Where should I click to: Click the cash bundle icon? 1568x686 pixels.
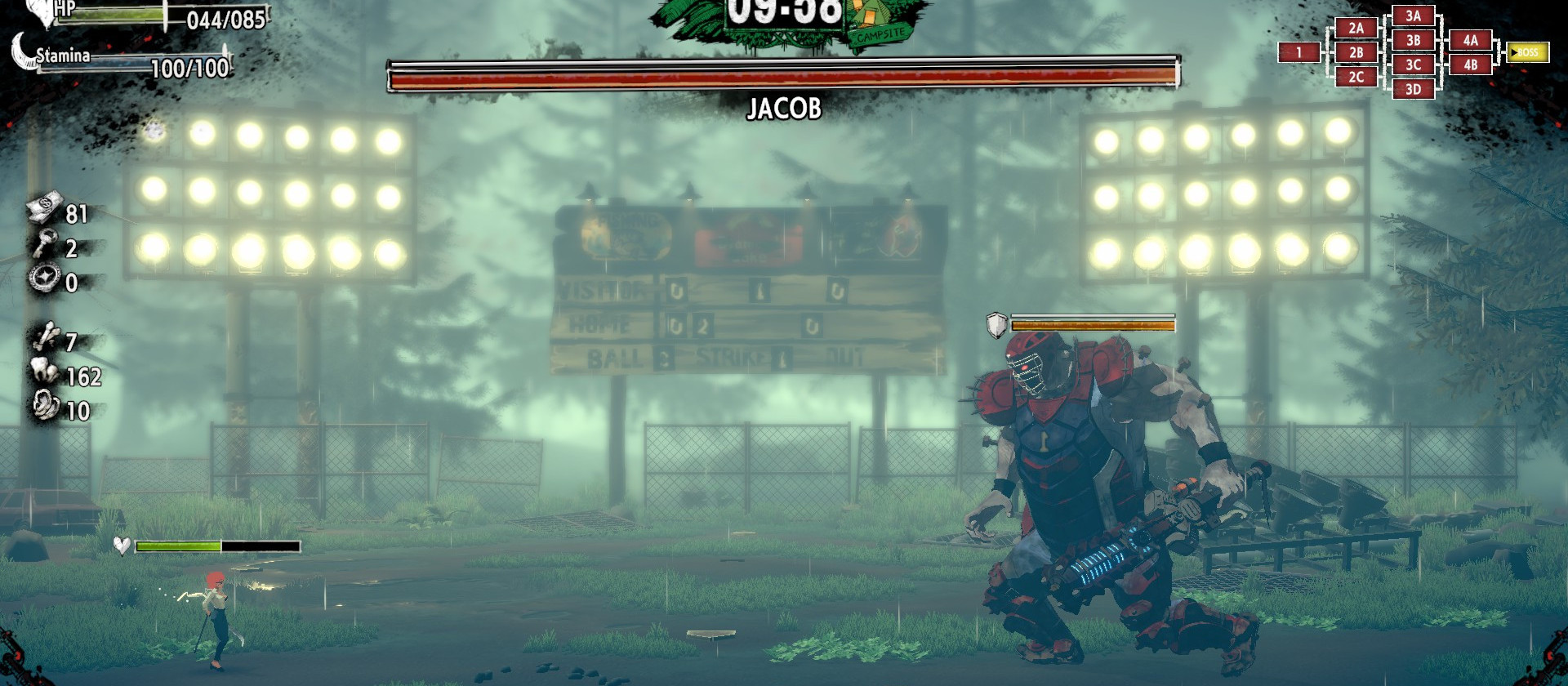coord(44,209)
